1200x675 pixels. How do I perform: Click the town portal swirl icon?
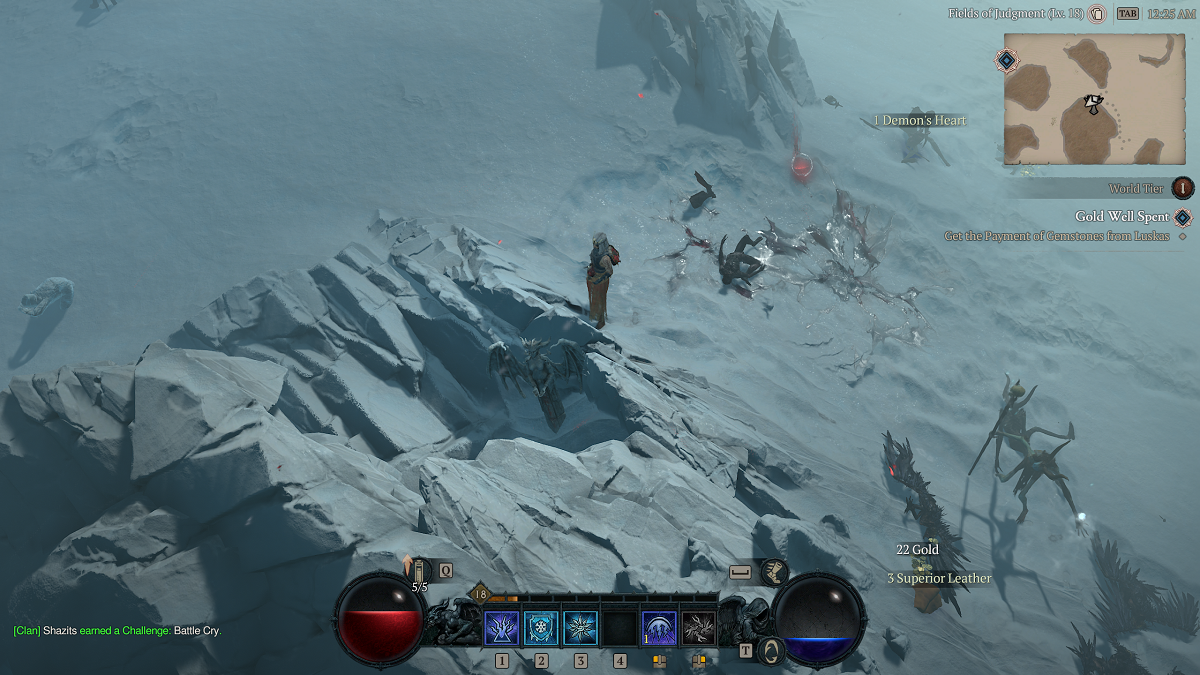coord(770,650)
